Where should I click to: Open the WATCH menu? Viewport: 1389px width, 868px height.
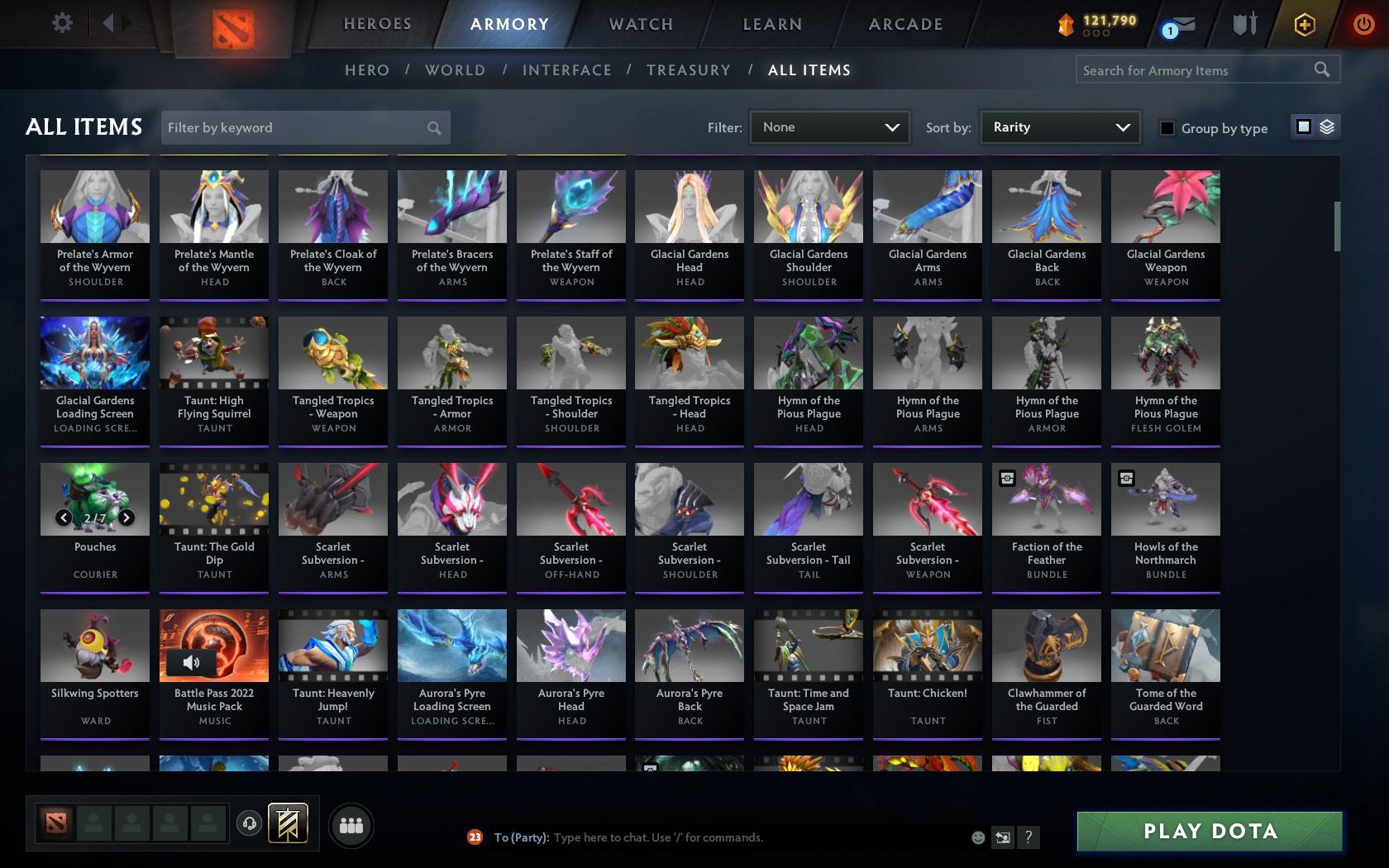640,24
